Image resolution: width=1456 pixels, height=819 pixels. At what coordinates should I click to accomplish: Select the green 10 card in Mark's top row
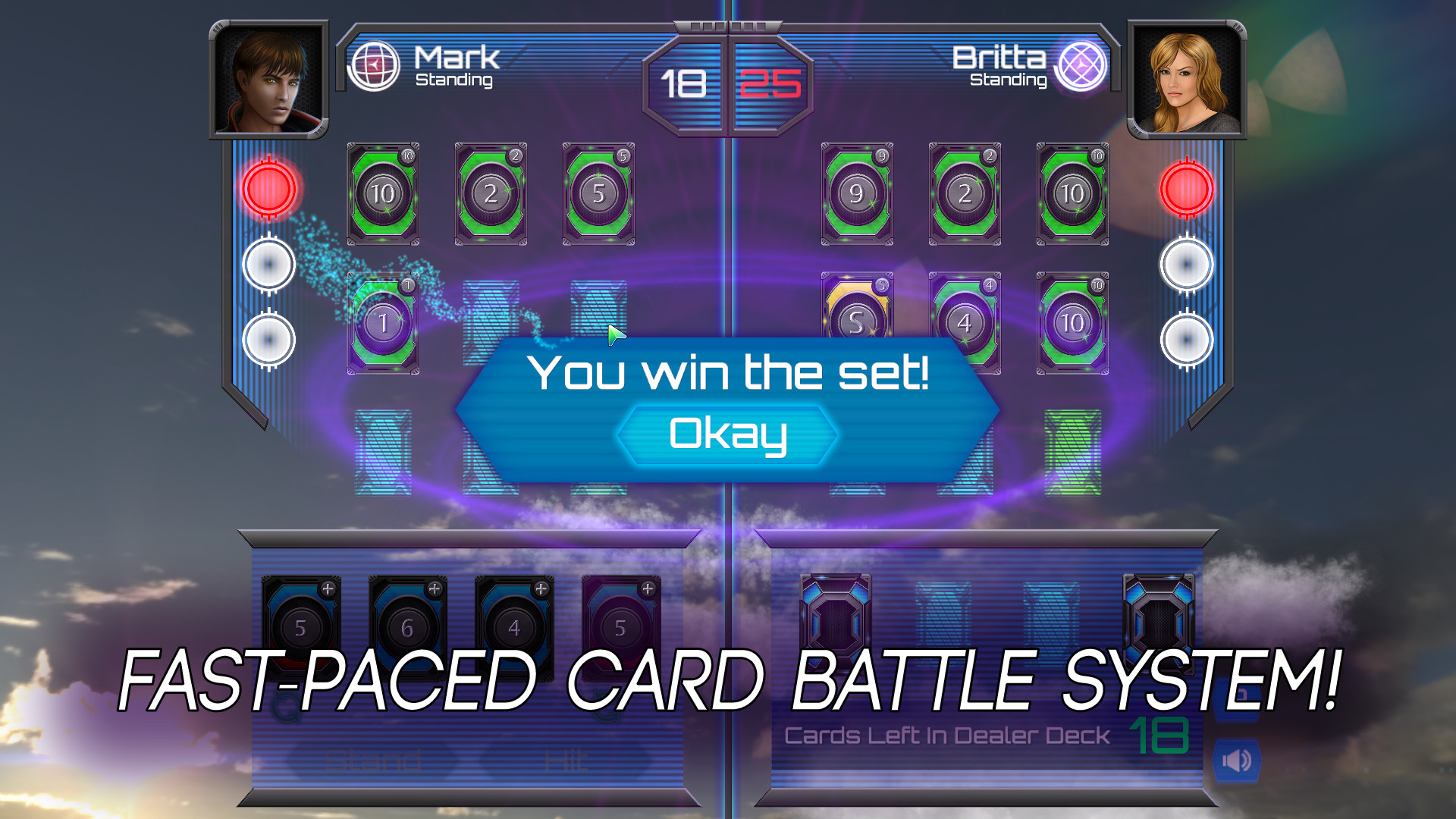point(382,196)
